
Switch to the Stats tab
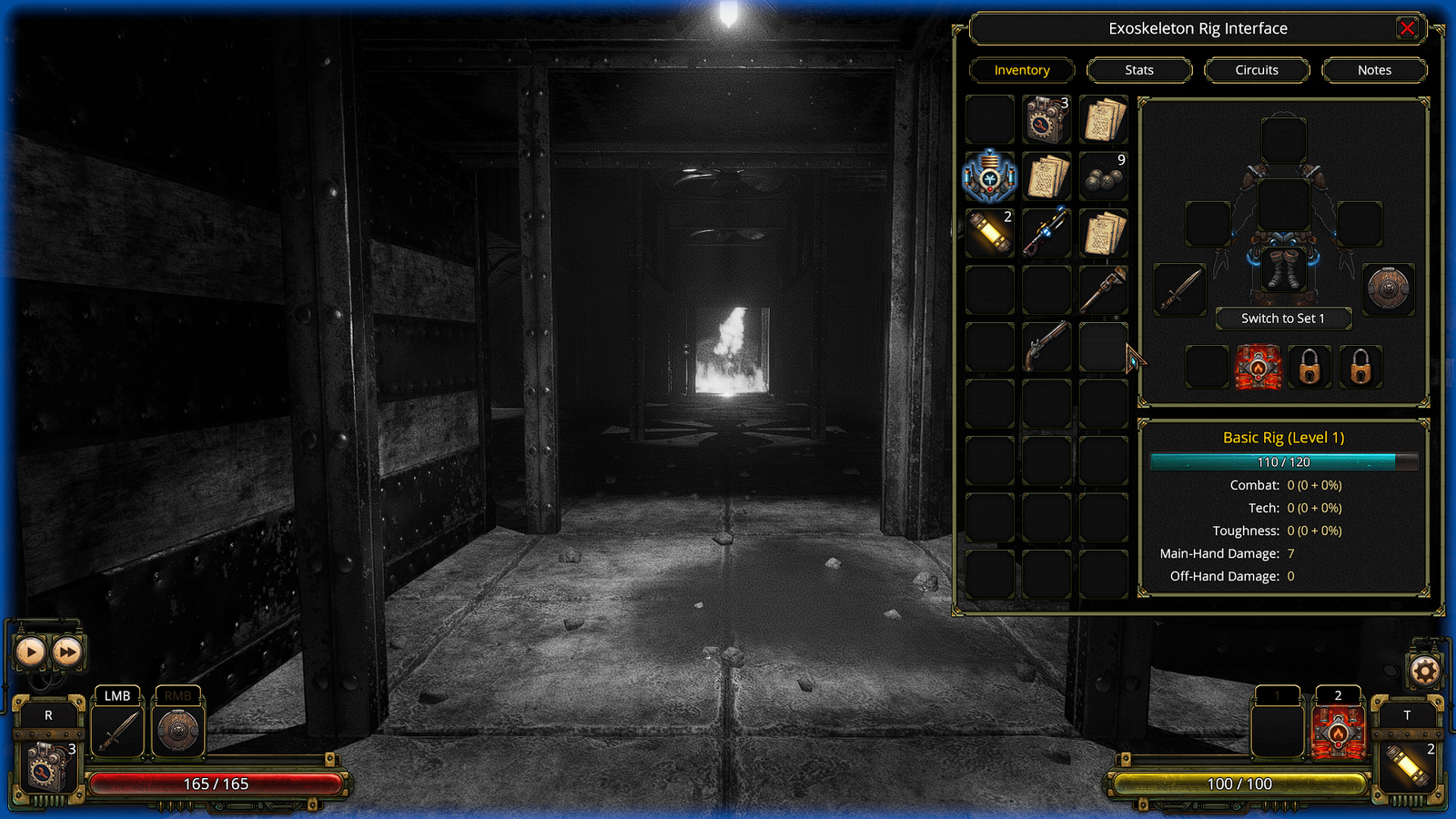(x=1139, y=70)
